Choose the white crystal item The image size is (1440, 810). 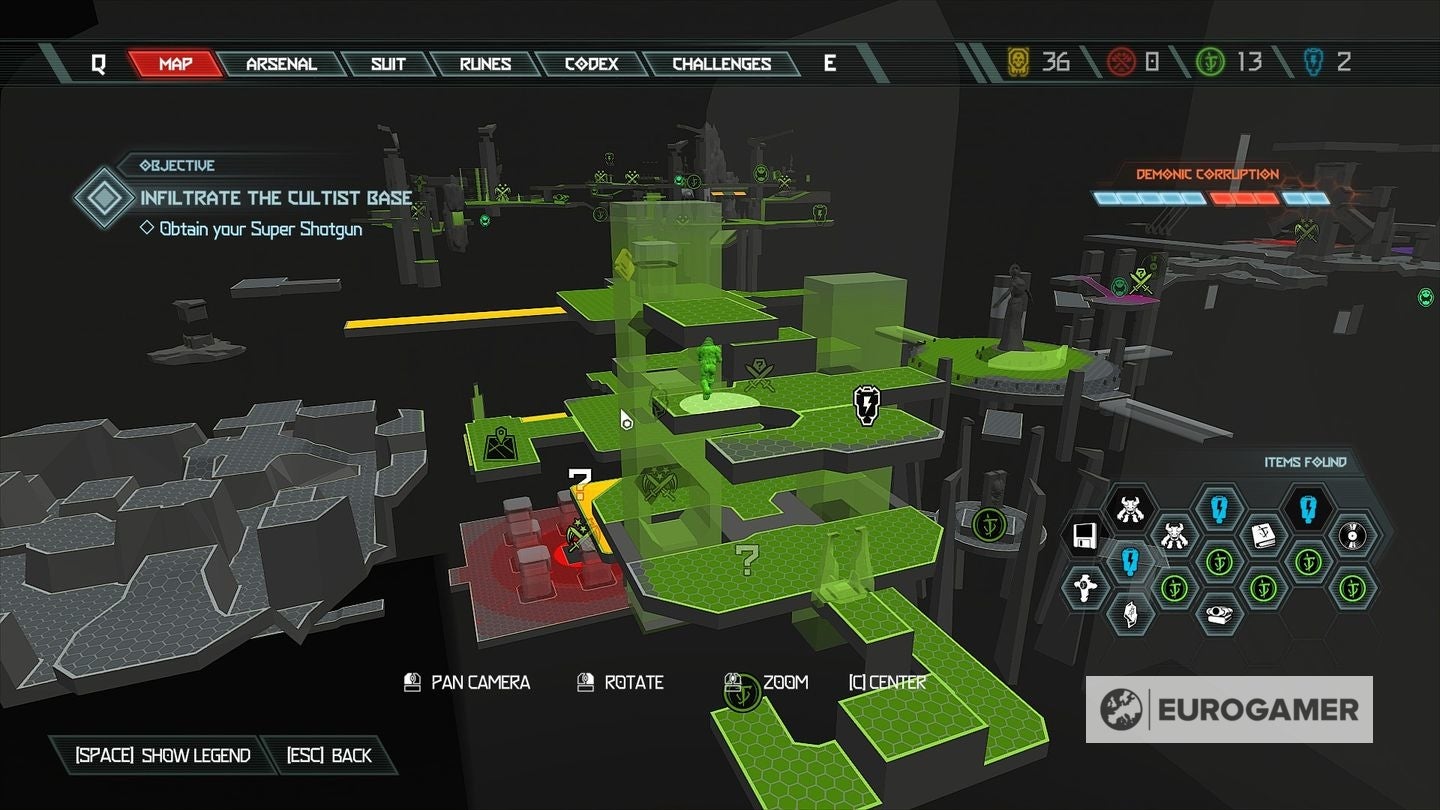1129,612
